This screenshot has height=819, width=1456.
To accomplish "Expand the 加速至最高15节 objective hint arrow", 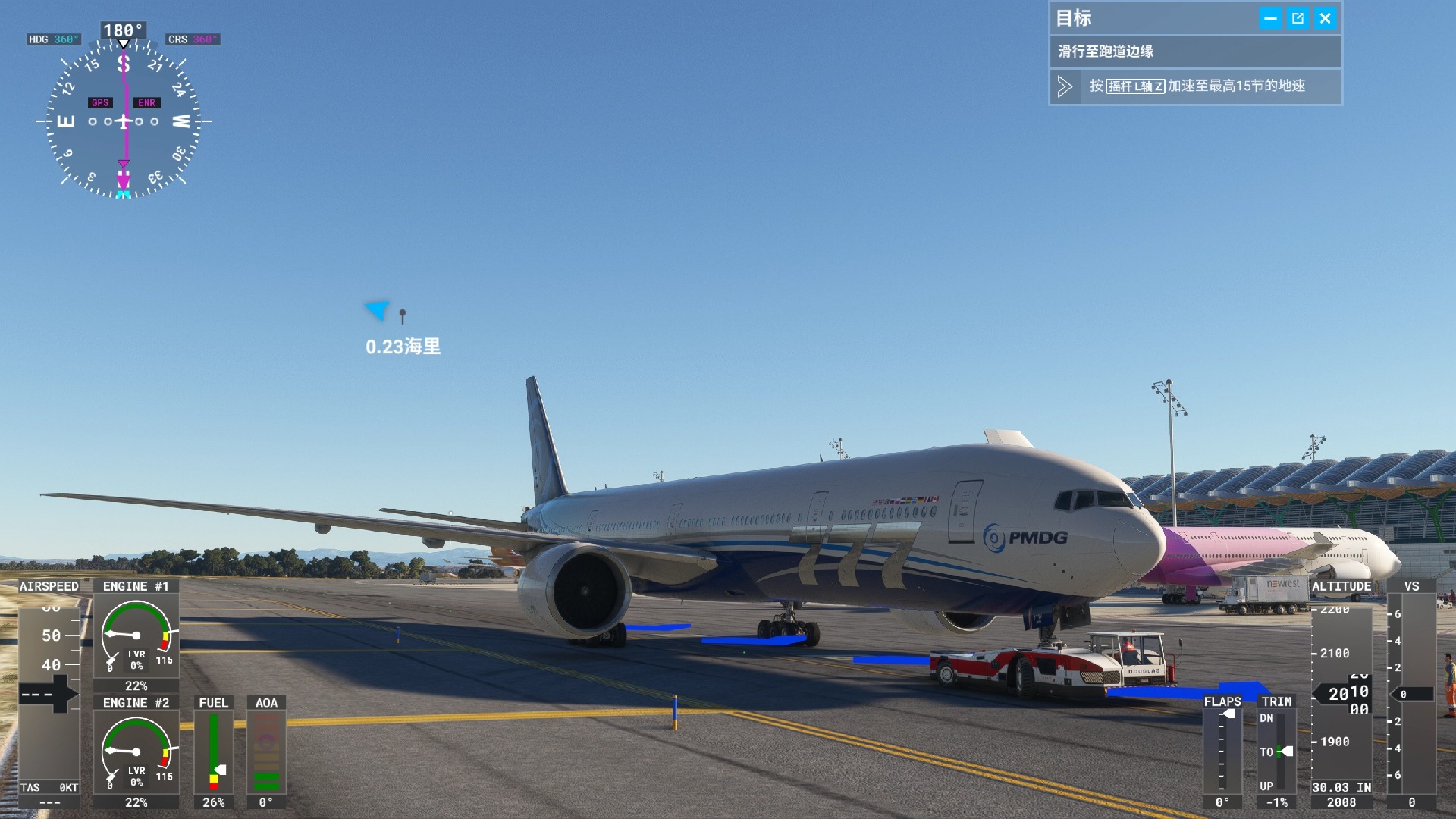I will pyautogui.click(x=1065, y=86).
